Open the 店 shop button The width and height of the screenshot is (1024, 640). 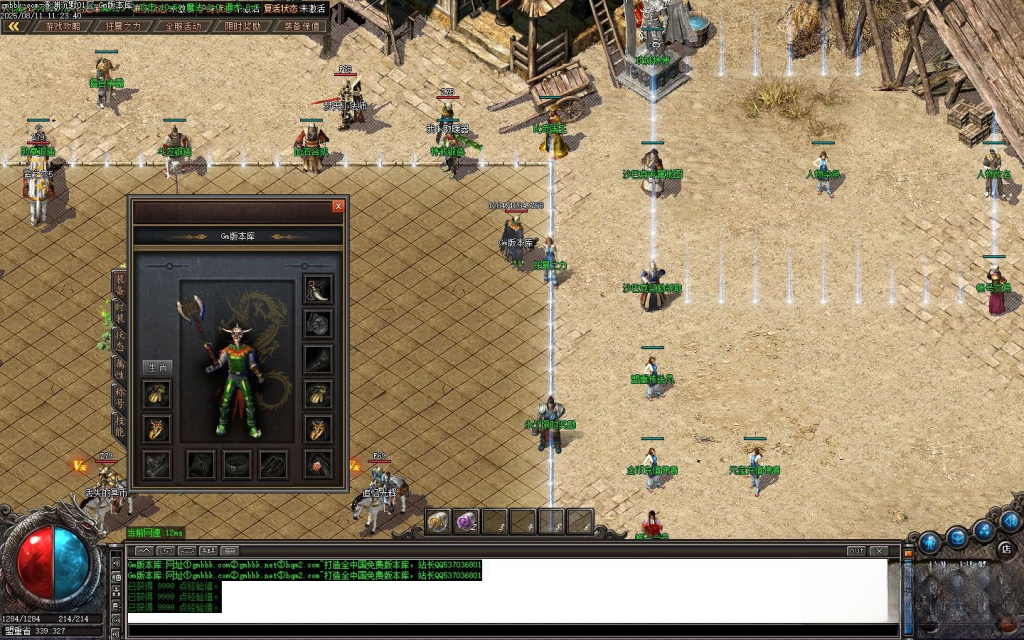pyautogui.click(x=1006, y=549)
